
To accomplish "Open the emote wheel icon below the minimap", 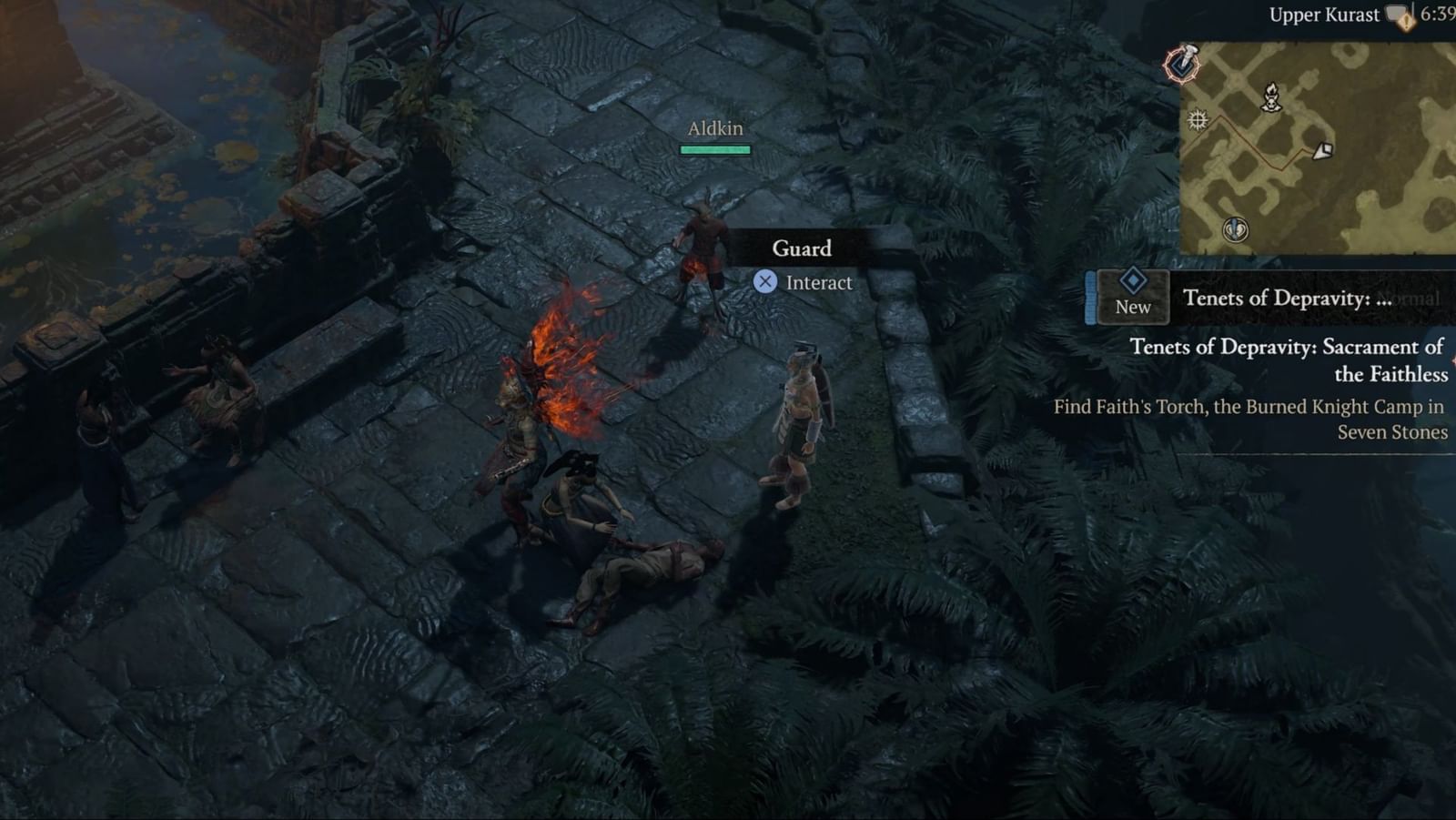I will pyautogui.click(x=1234, y=229).
